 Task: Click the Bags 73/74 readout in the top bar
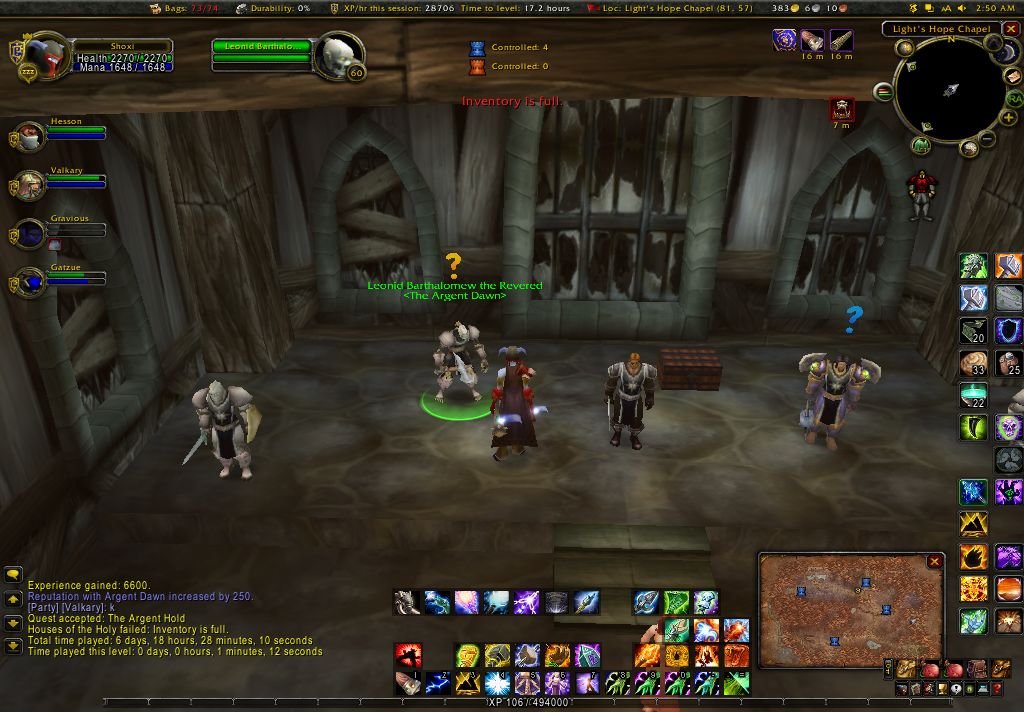(179, 8)
